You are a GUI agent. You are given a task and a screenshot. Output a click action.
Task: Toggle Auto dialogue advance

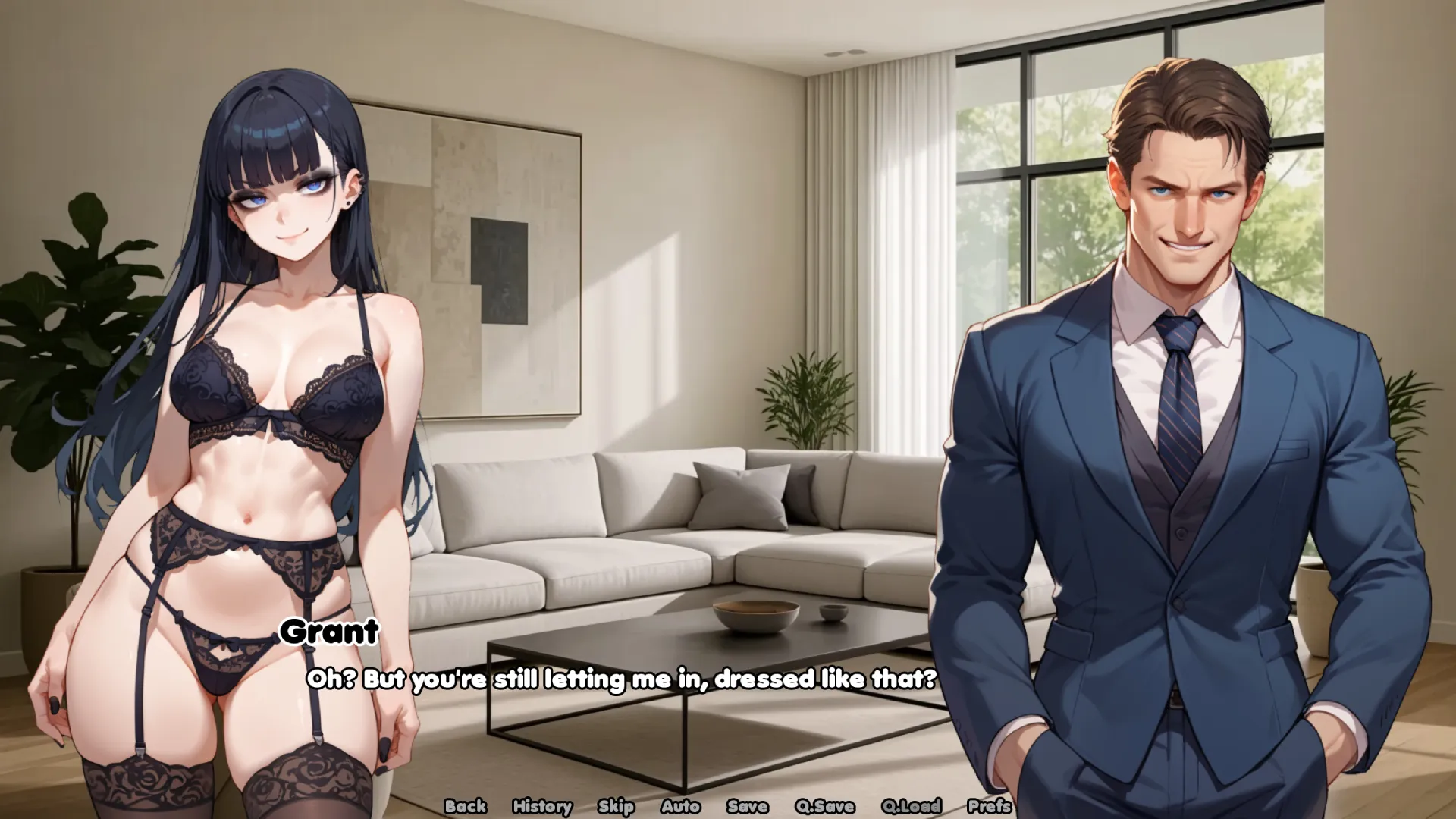point(679,806)
